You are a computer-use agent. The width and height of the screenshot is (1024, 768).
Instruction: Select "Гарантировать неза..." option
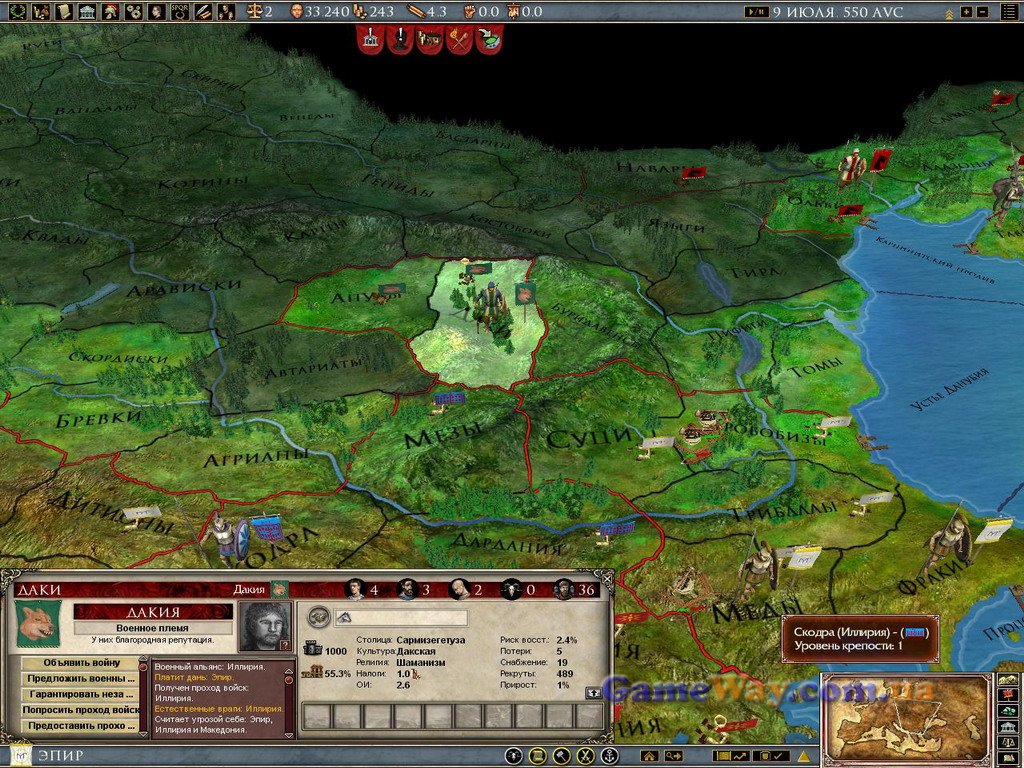(78, 694)
